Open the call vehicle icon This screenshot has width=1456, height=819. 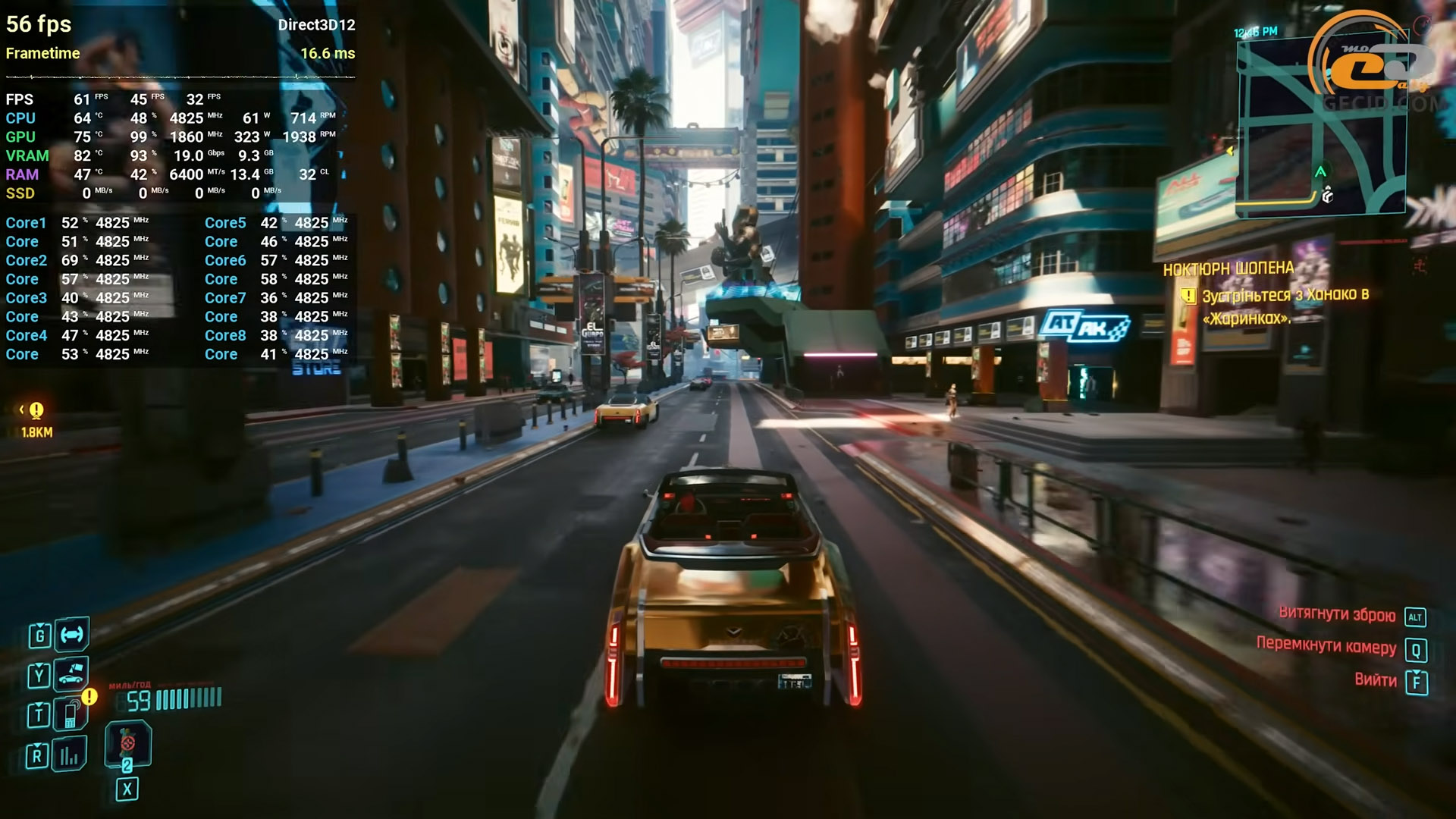coord(71,674)
